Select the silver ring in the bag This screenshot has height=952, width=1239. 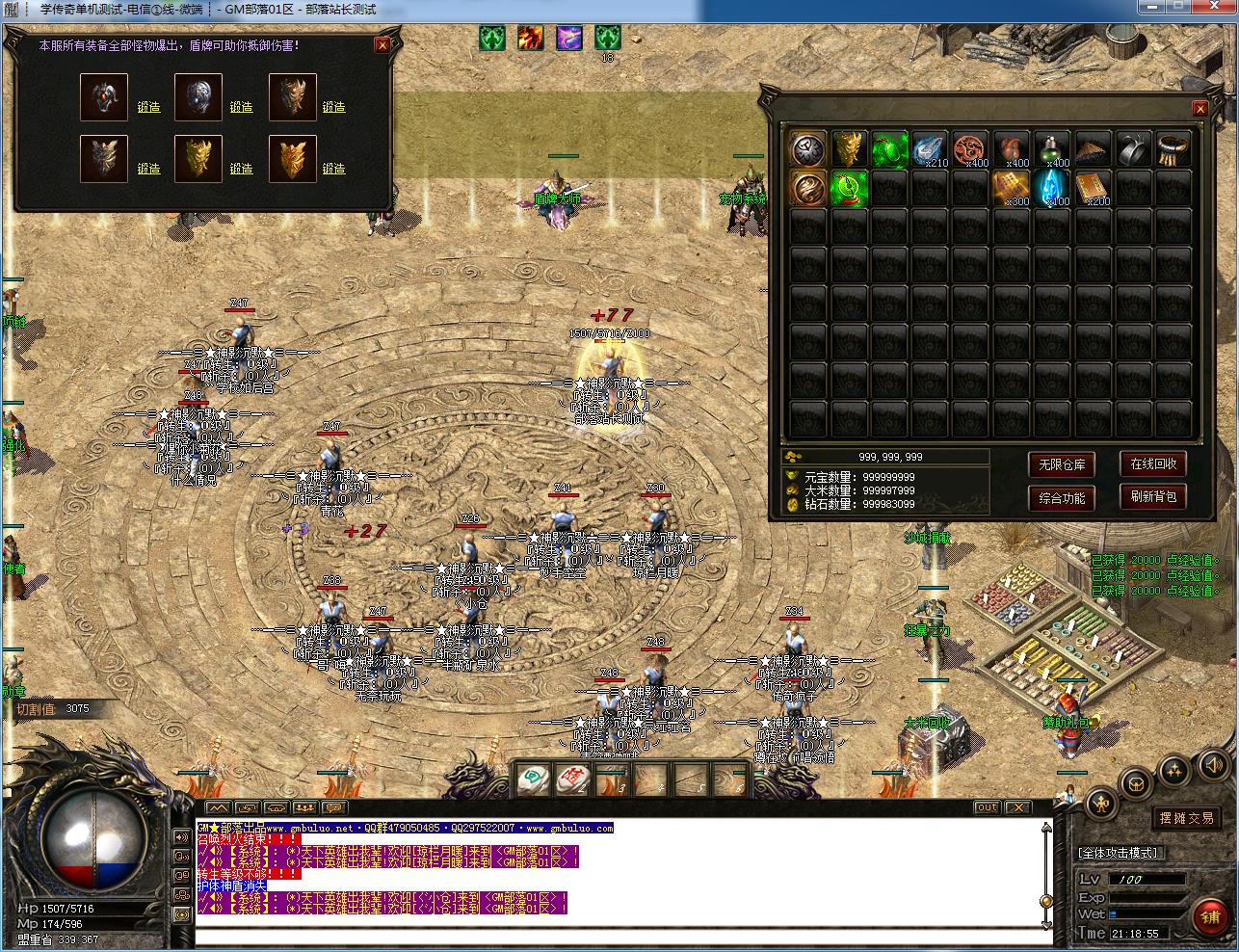pyautogui.click(x=1133, y=149)
